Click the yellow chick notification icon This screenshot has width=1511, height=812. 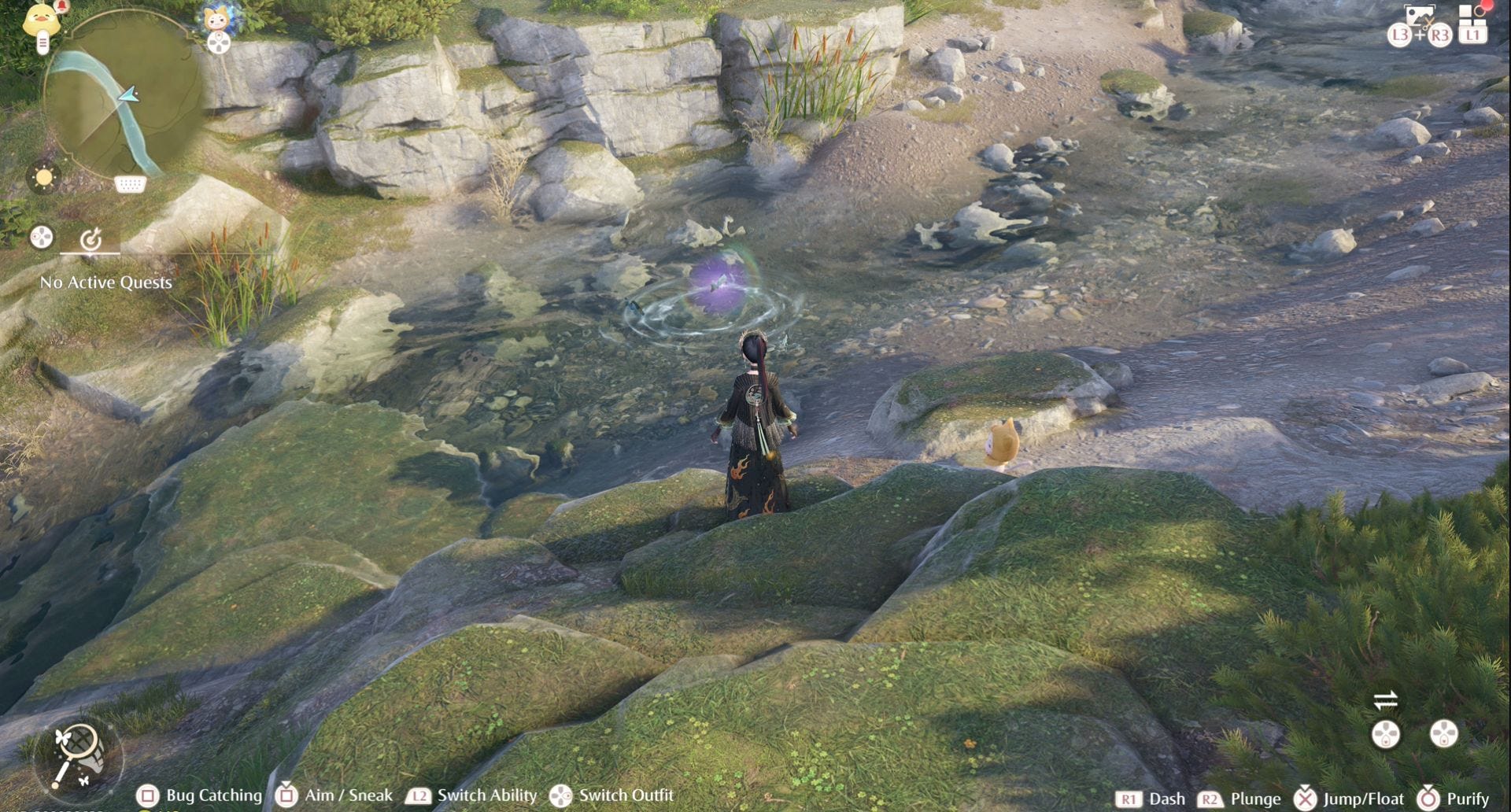41,20
